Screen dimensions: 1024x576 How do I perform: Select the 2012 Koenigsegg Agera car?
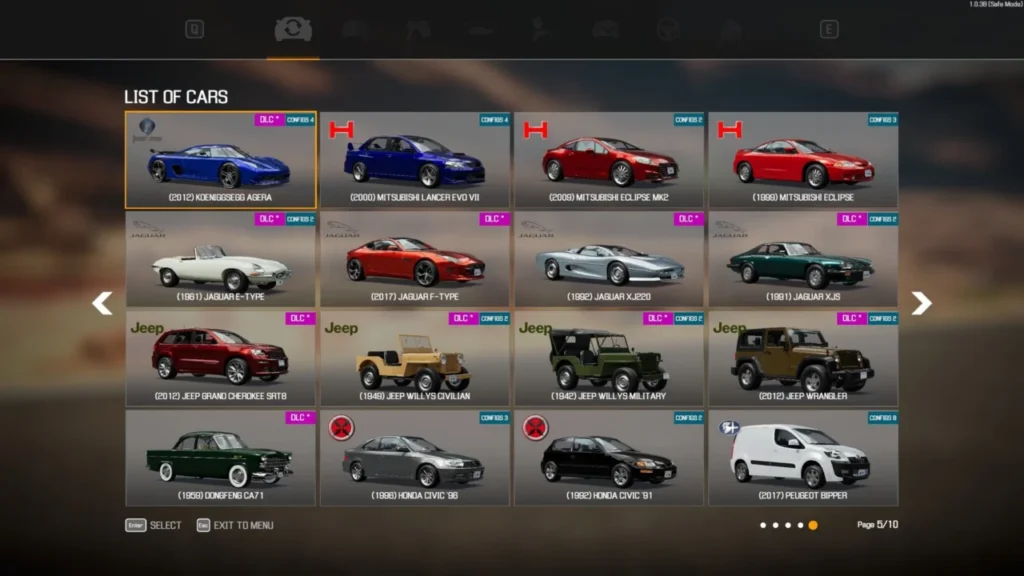pyautogui.click(x=220, y=160)
